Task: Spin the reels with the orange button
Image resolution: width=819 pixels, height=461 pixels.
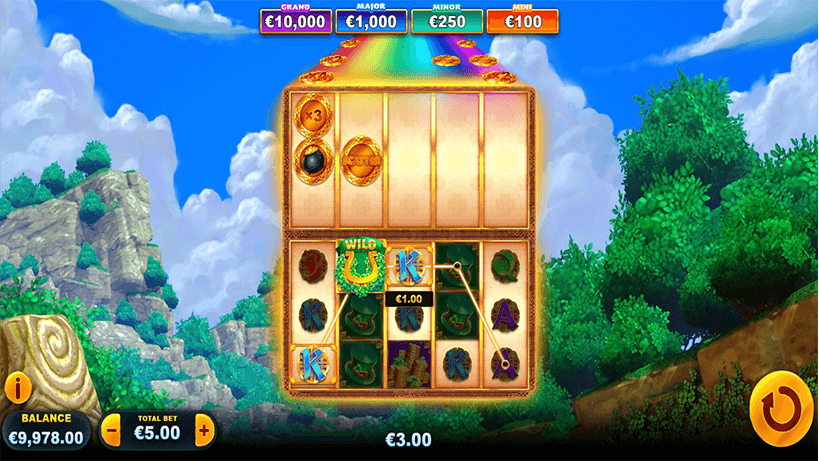Action: [x=780, y=408]
